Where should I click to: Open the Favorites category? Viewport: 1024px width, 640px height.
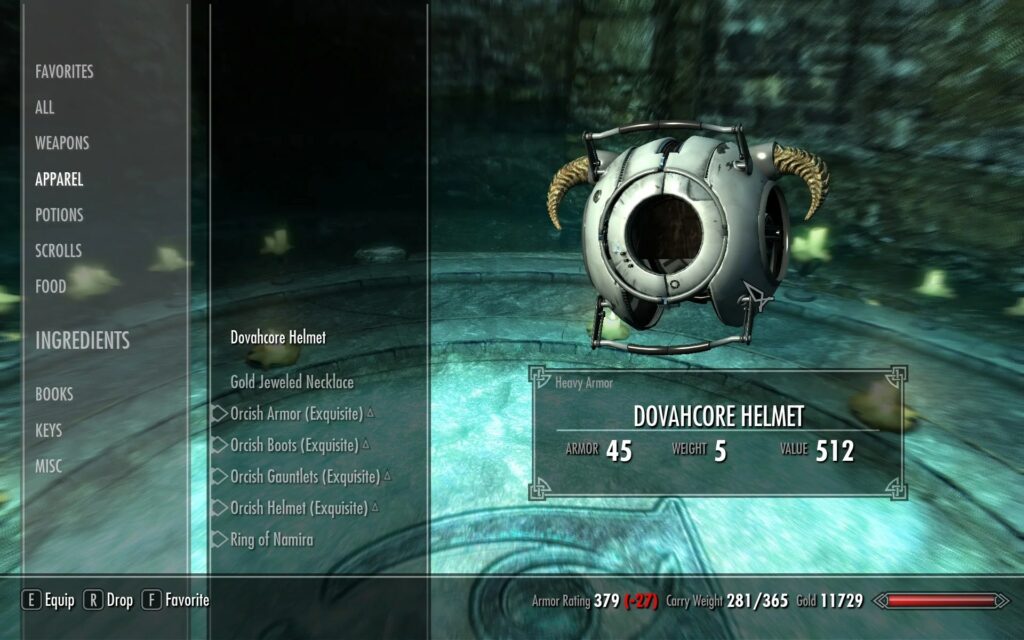(64, 72)
